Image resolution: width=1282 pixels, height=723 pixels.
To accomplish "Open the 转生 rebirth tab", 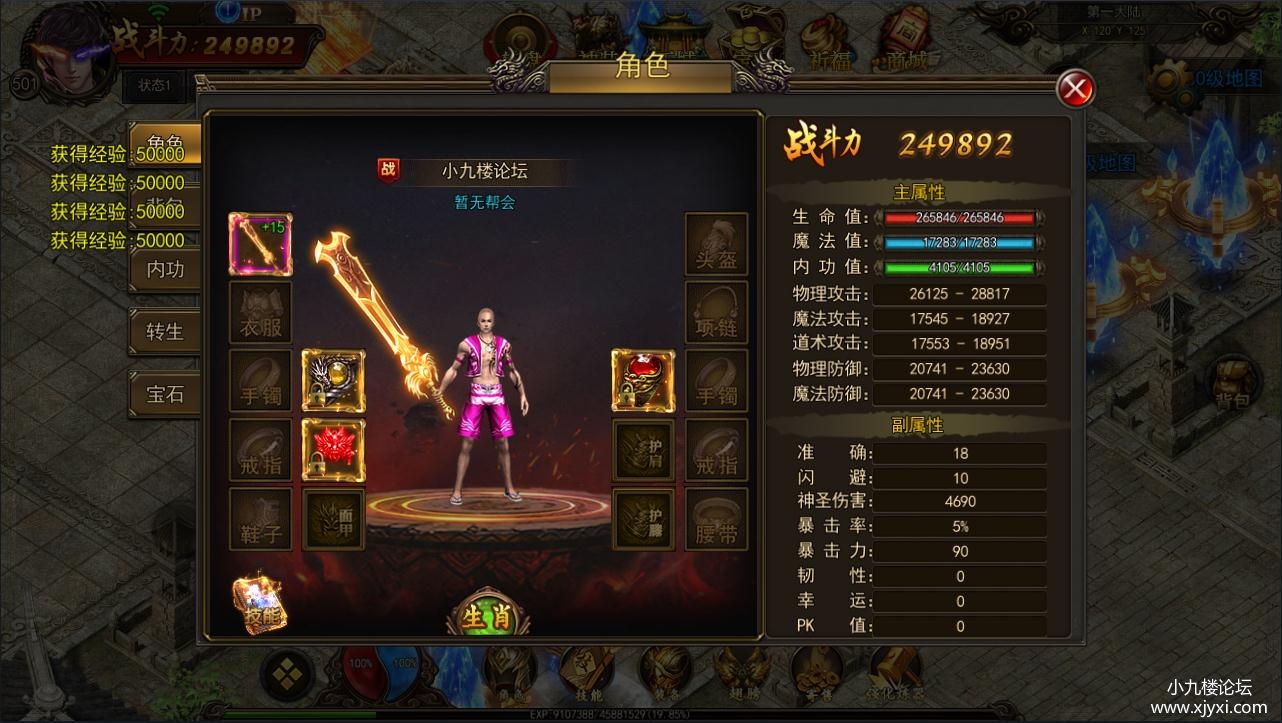I will click(x=165, y=331).
